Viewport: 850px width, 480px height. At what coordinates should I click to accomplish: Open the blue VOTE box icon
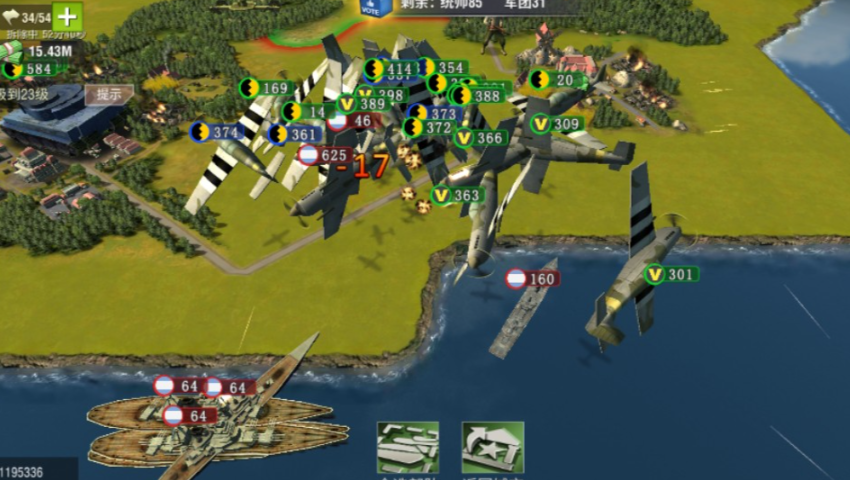[x=375, y=7]
